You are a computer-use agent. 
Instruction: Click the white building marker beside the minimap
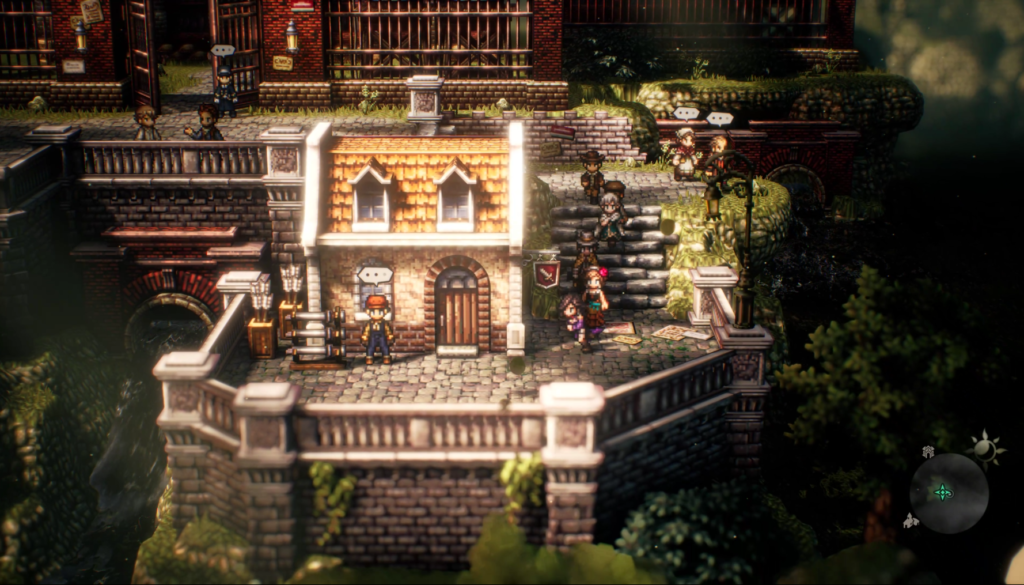911,520
